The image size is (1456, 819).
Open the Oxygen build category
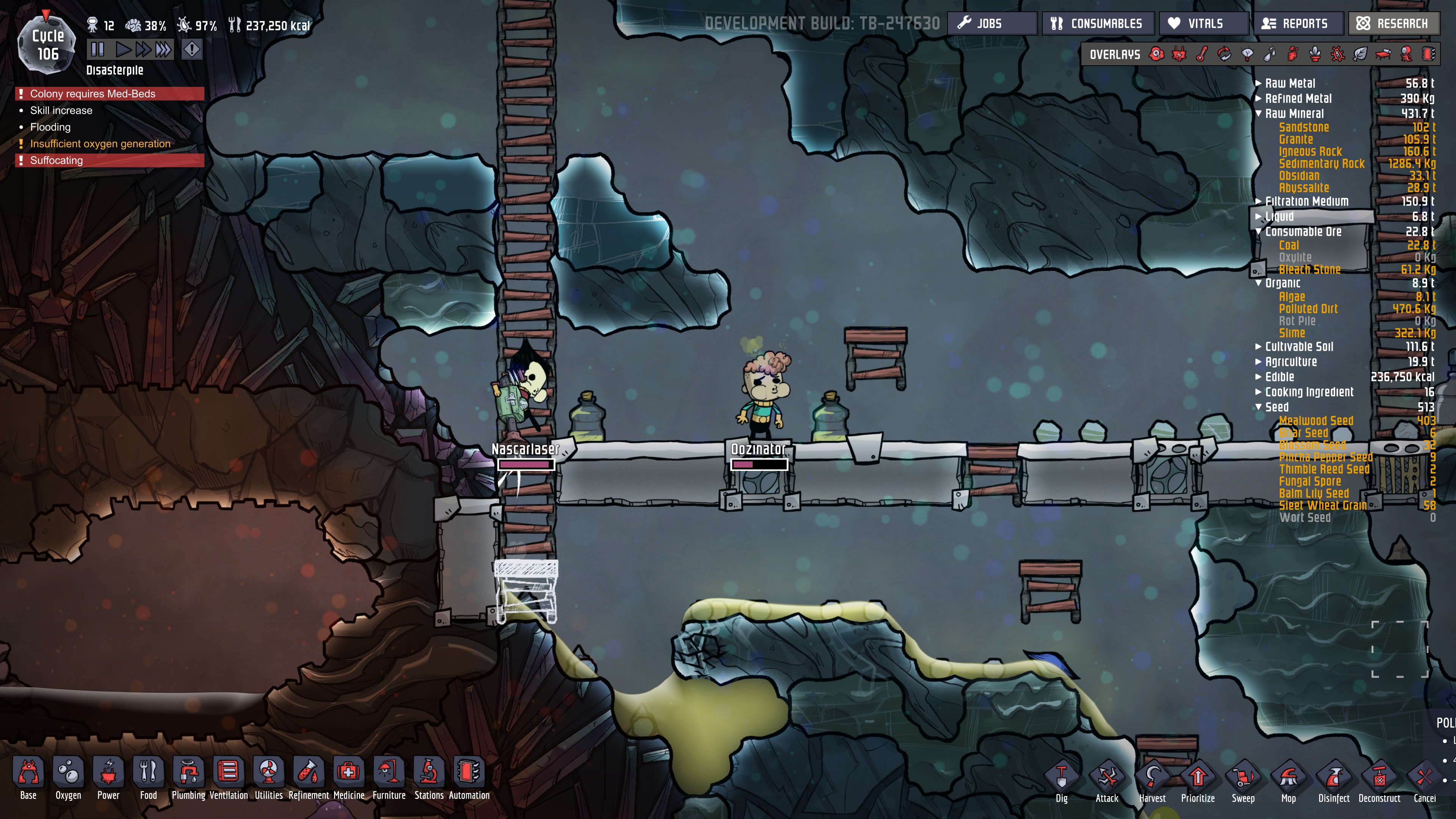[x=68, y=778]
